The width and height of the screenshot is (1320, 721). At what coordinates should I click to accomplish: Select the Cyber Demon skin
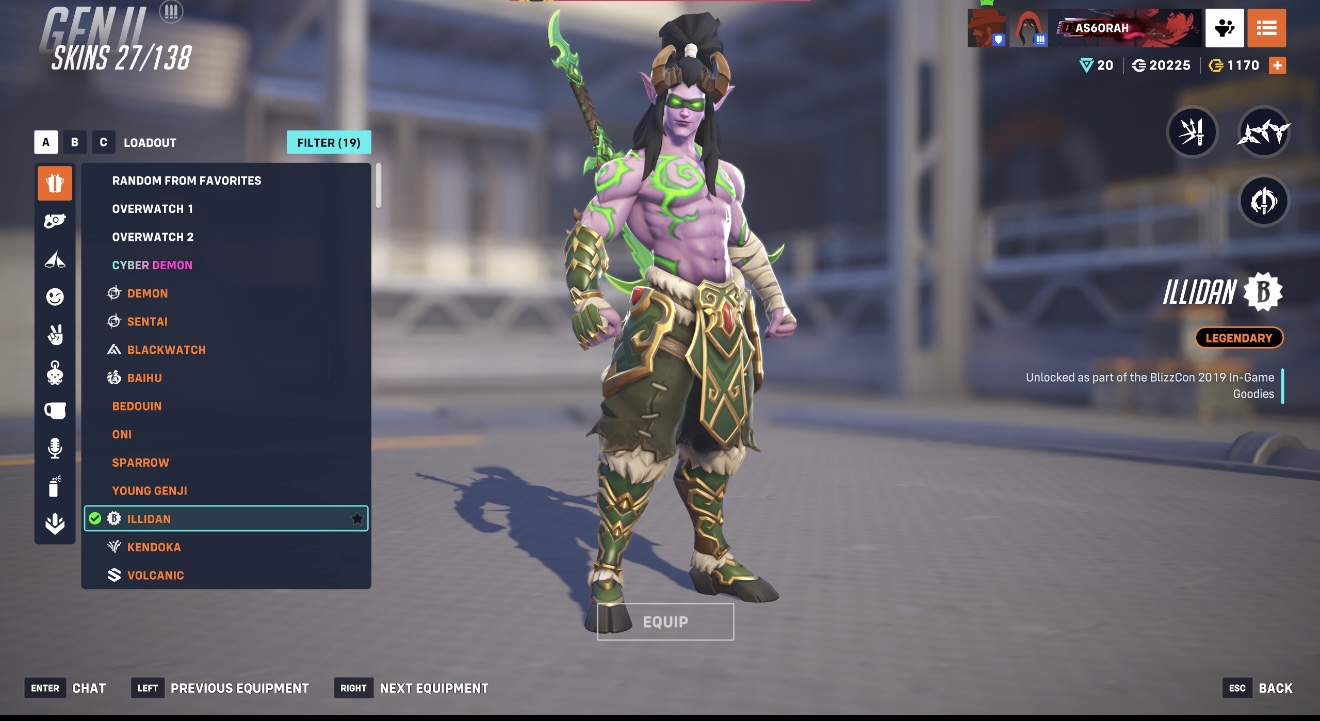[152, 265]
